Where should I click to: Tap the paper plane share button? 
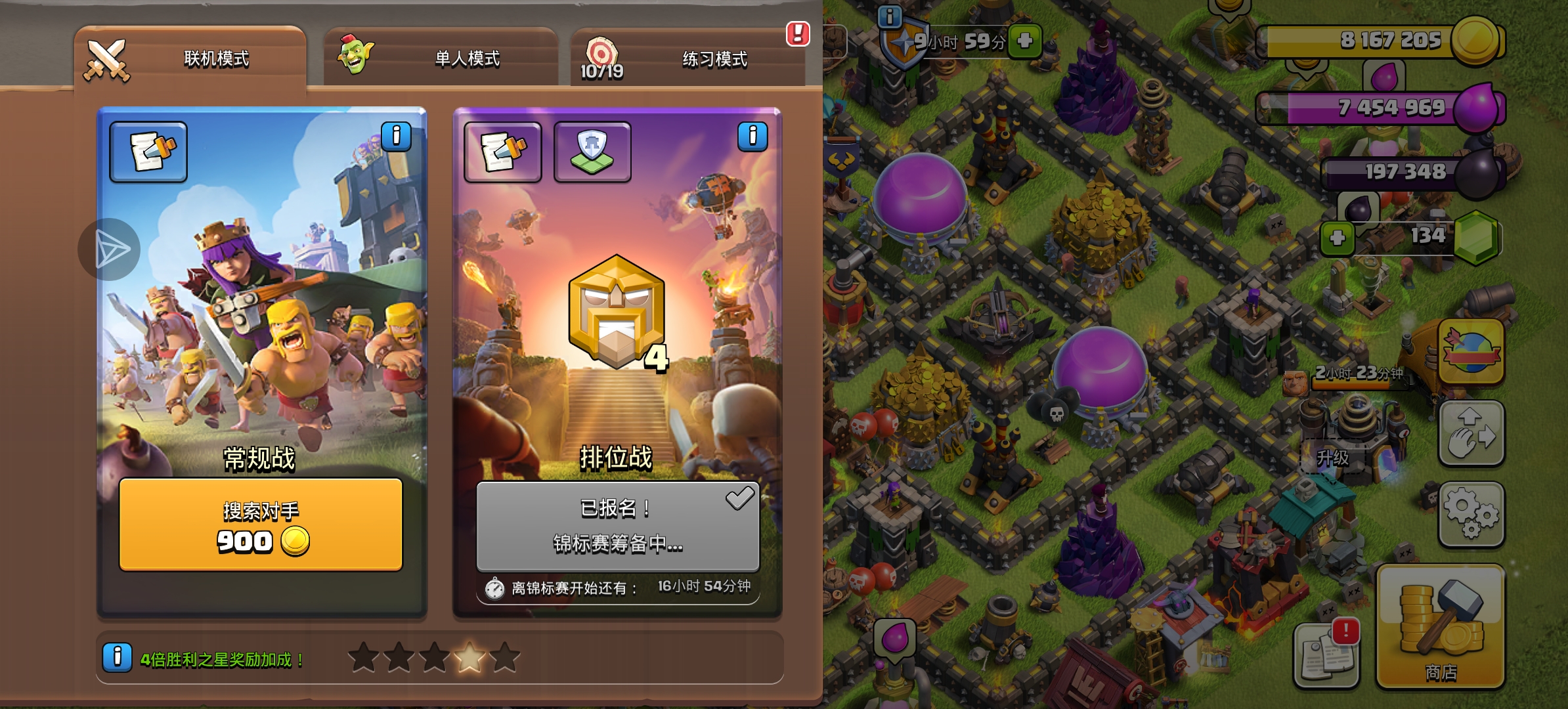(x=110, y=249)
